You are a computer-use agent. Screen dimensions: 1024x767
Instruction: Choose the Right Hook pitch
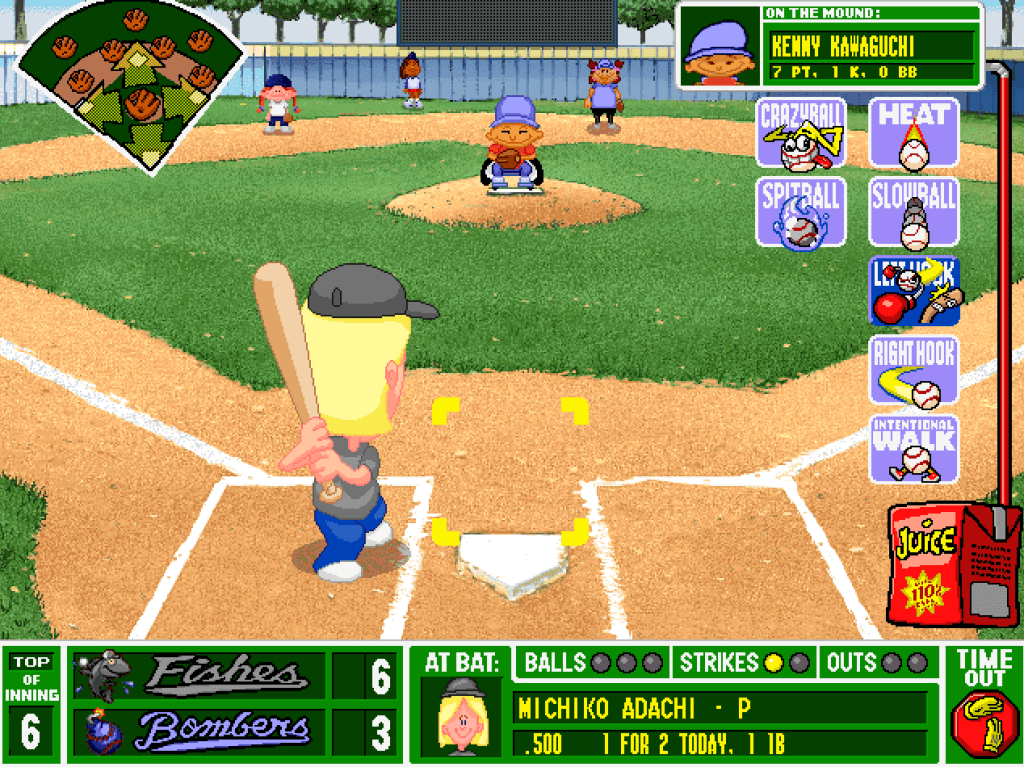point(913,371)
